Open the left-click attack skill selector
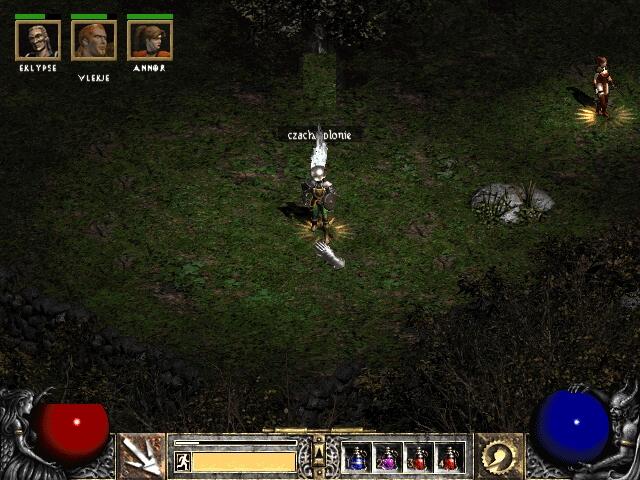This screenshot has height=480, width=640. pyautogui.click(x=142, y=456)
